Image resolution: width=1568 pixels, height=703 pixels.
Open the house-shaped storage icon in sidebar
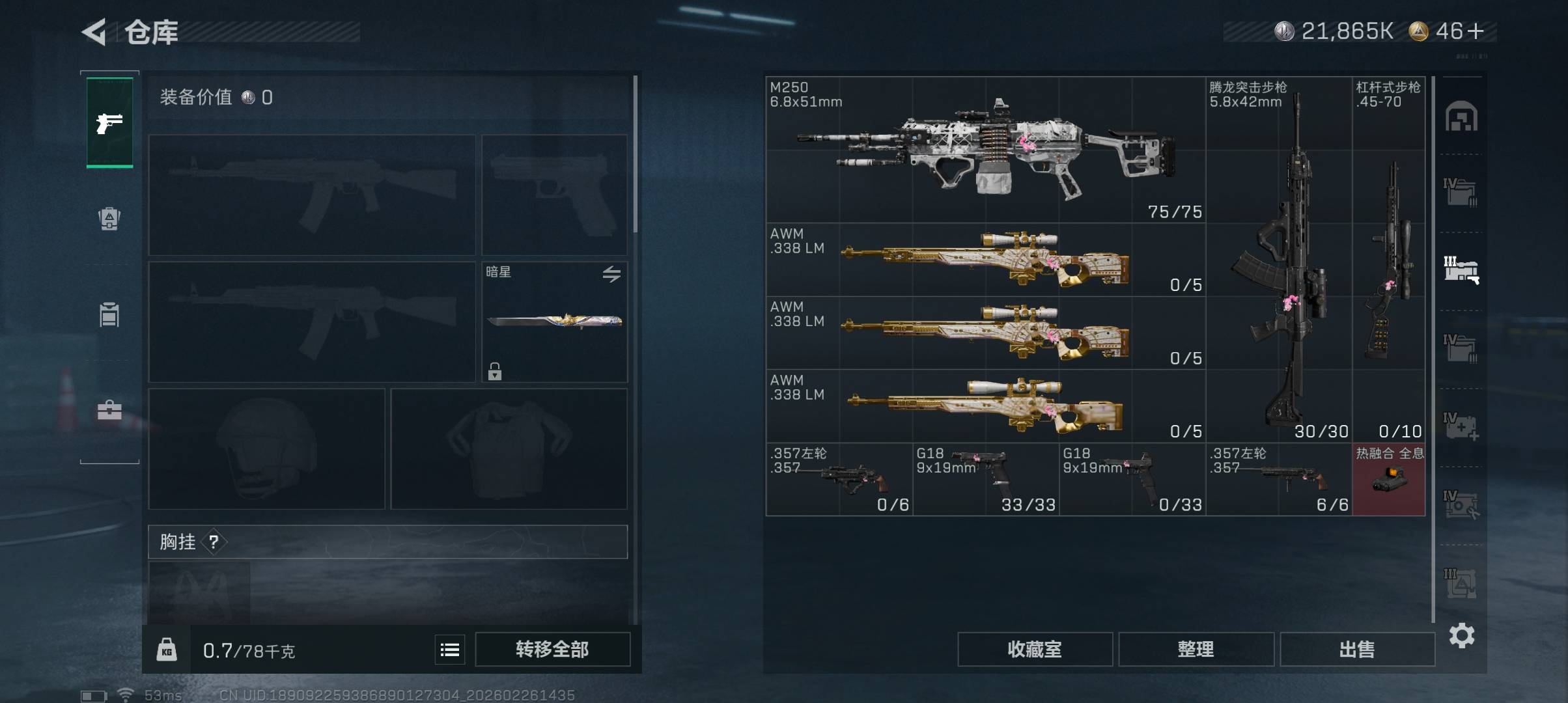pos(1461,117)
